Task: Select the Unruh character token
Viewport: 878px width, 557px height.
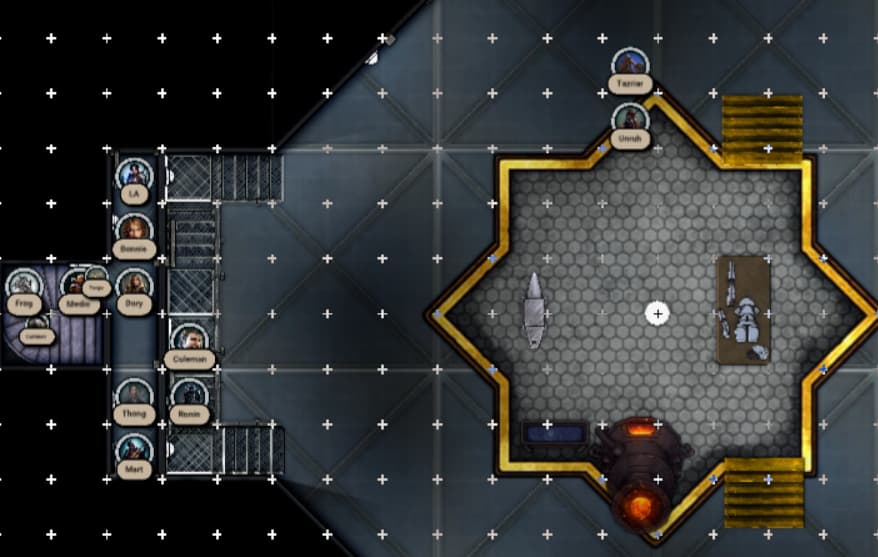Action: click(630, 121)
